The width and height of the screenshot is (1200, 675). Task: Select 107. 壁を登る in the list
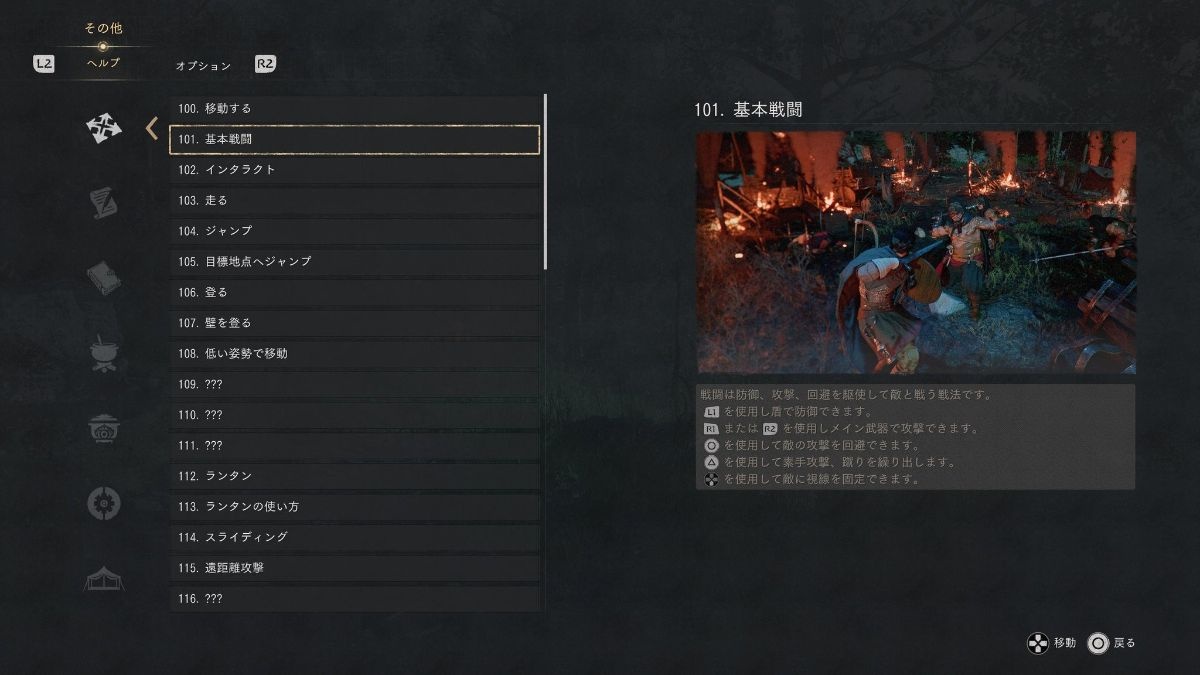coord(354,323)
